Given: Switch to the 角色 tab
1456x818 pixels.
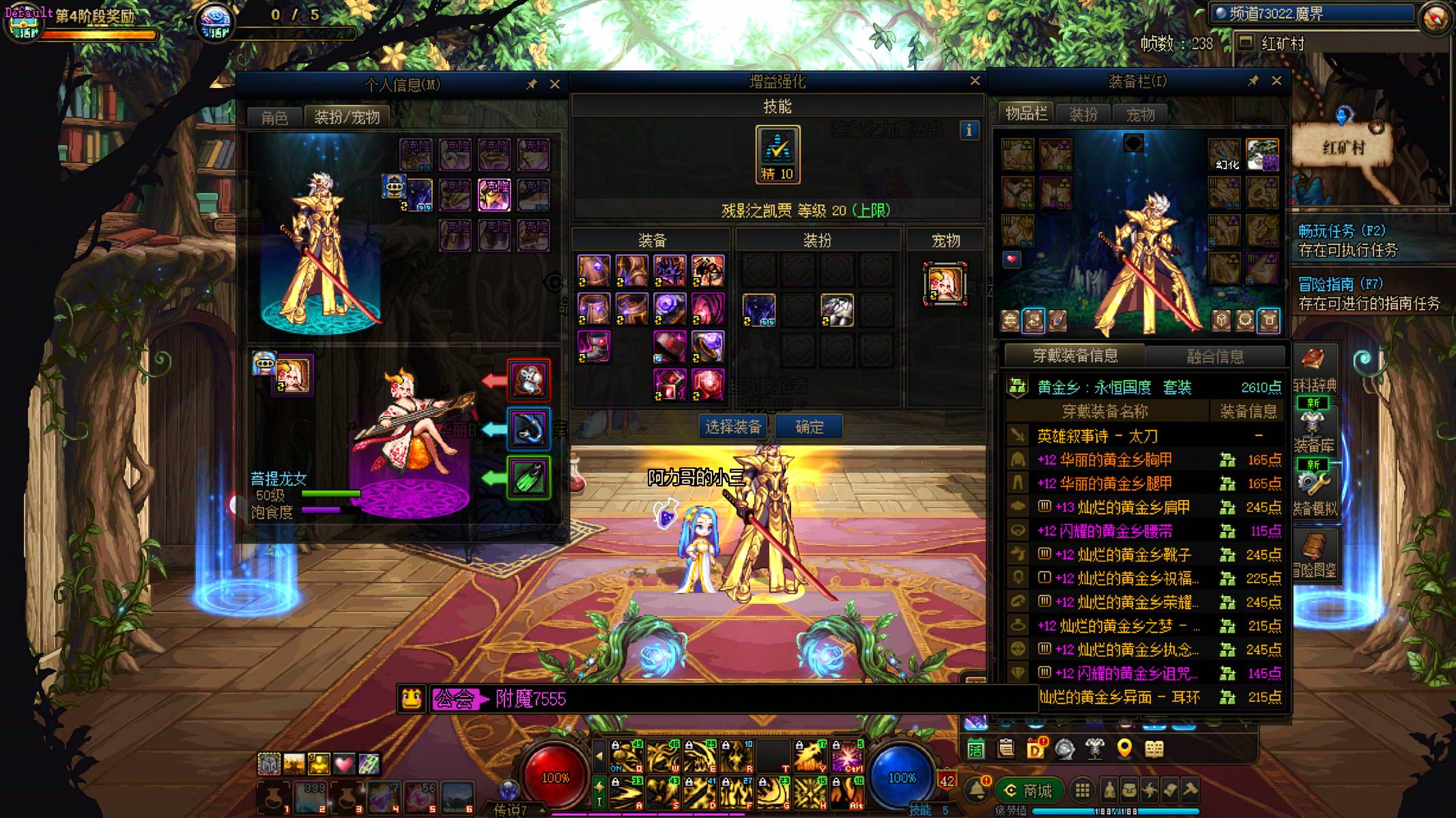Looking at the screenshot, I should (x=274, y=117).
